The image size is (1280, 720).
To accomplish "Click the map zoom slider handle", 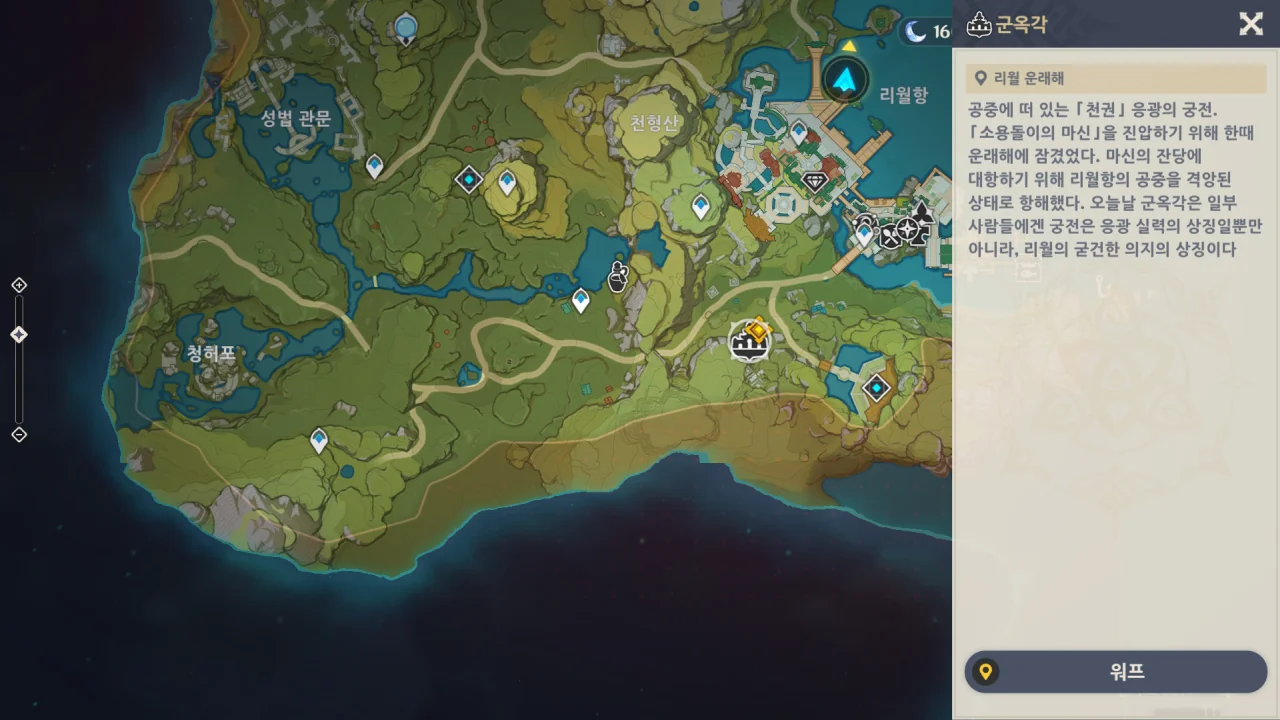I will click(19, 335).
